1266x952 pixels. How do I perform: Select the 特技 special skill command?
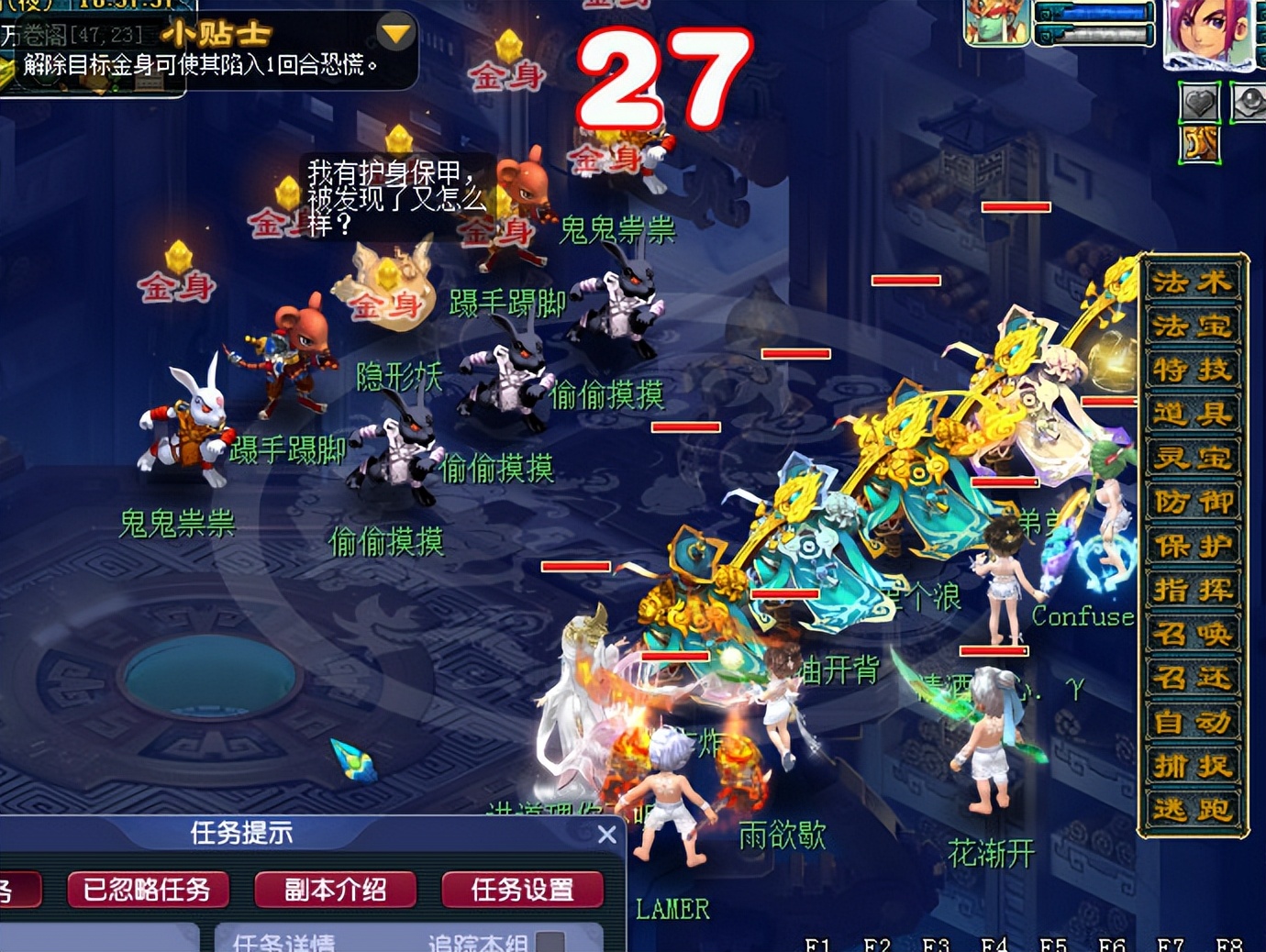(x=1192, y=370)
